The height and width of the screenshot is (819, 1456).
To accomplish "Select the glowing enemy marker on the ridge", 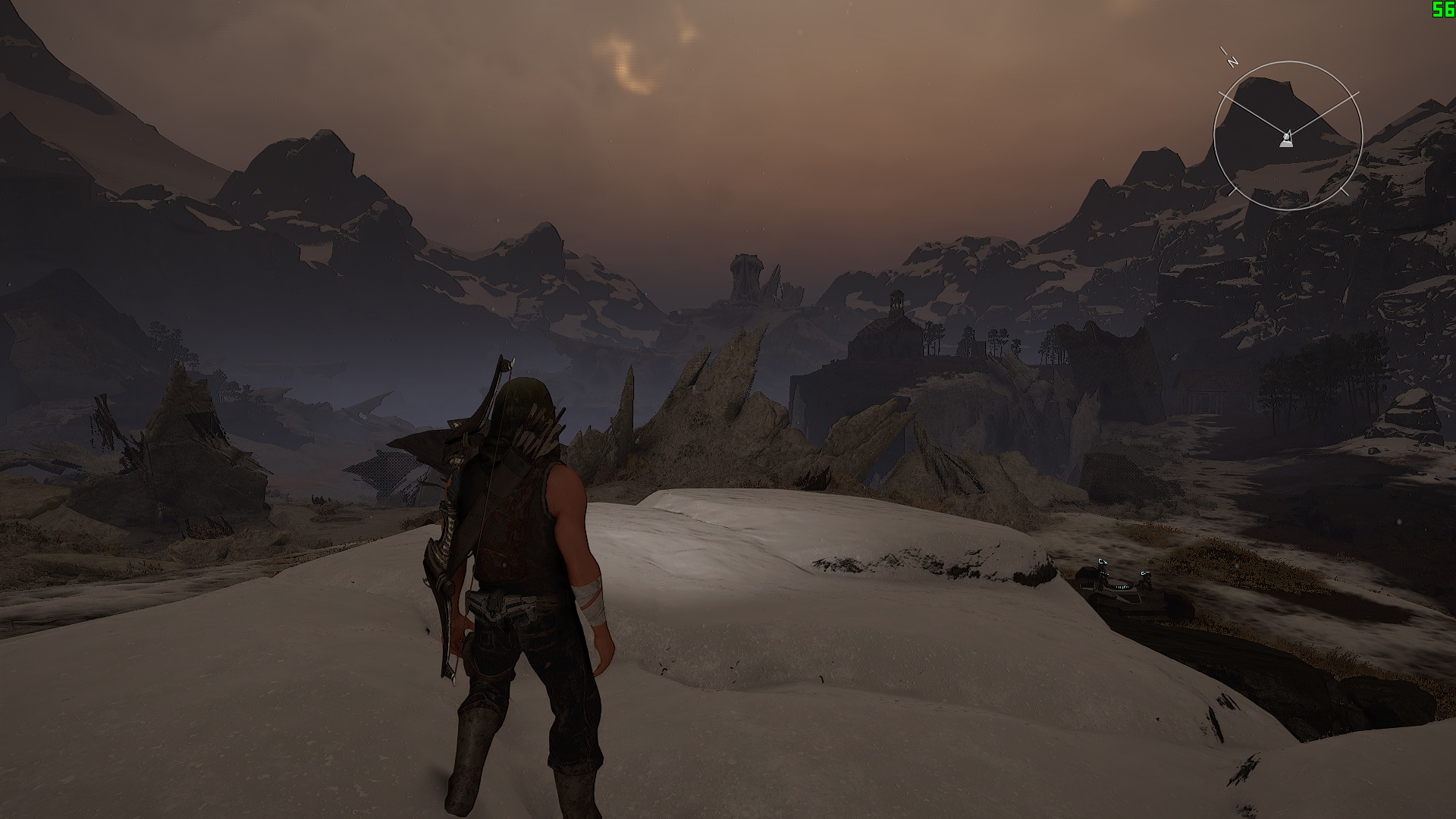I will (x=1102, y=561).
